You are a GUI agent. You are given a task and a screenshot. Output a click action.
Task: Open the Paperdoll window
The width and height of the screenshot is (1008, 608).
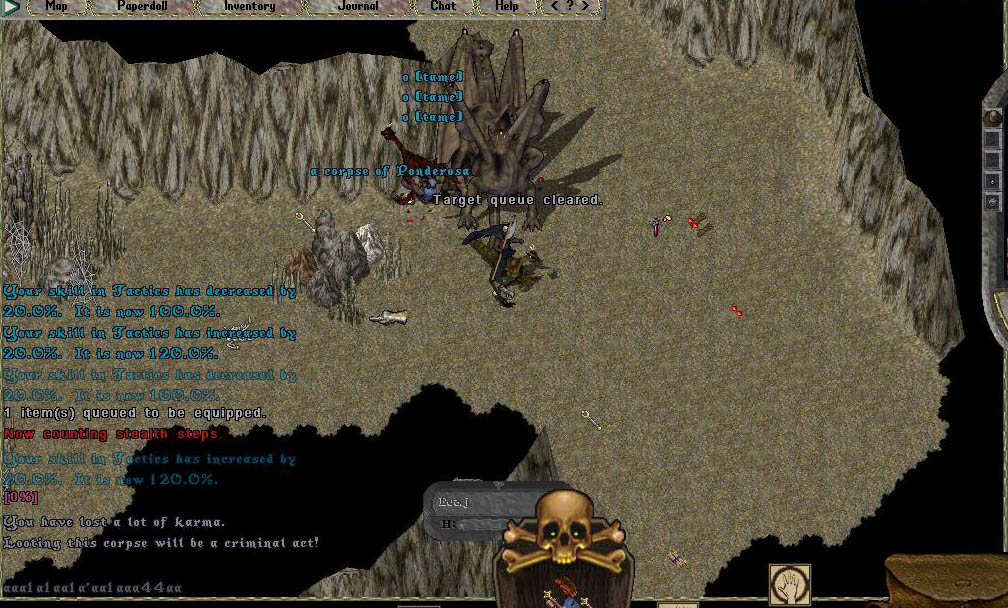[x=142, y=6]
